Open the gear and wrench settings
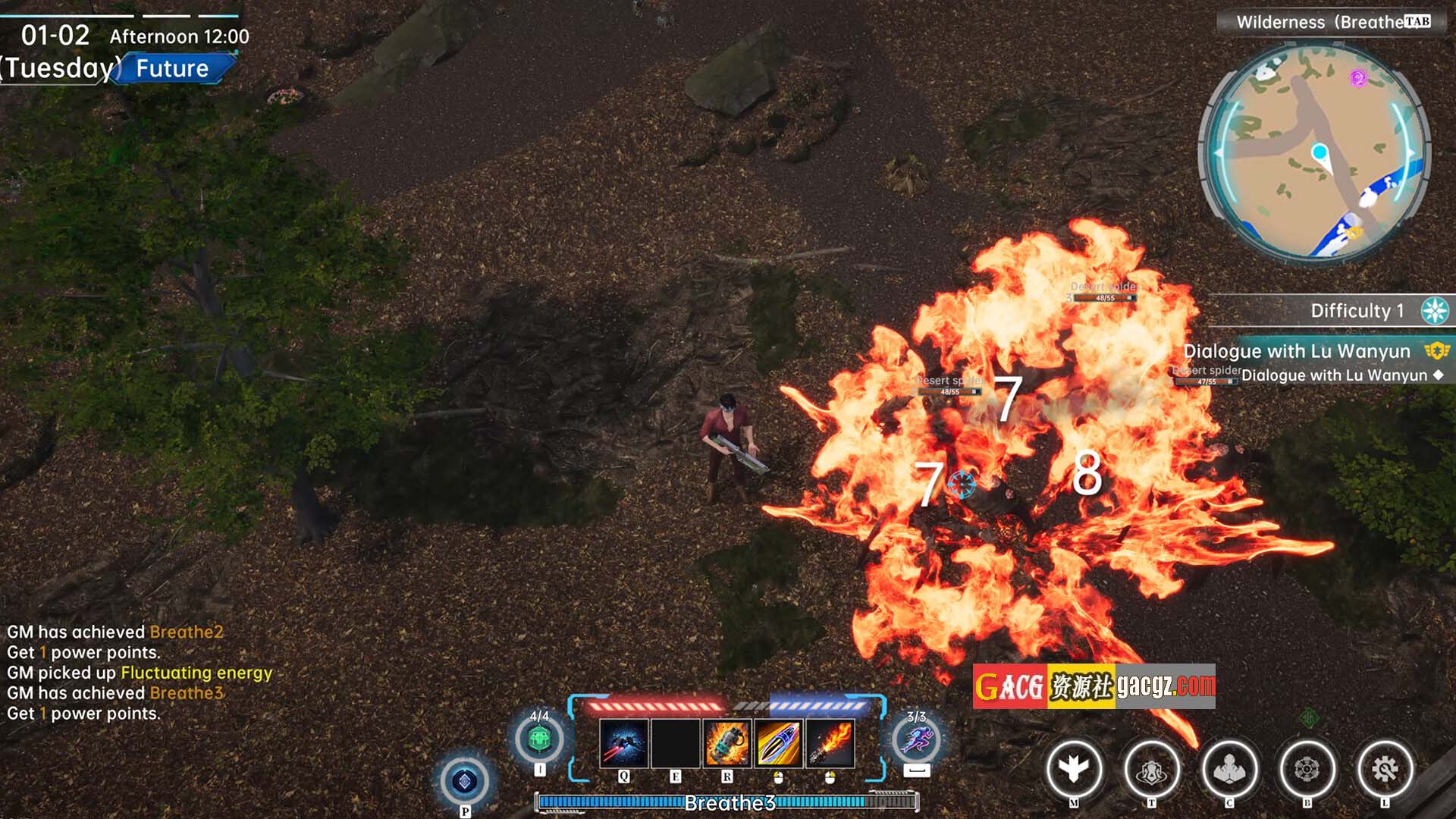 point(1385,769)
